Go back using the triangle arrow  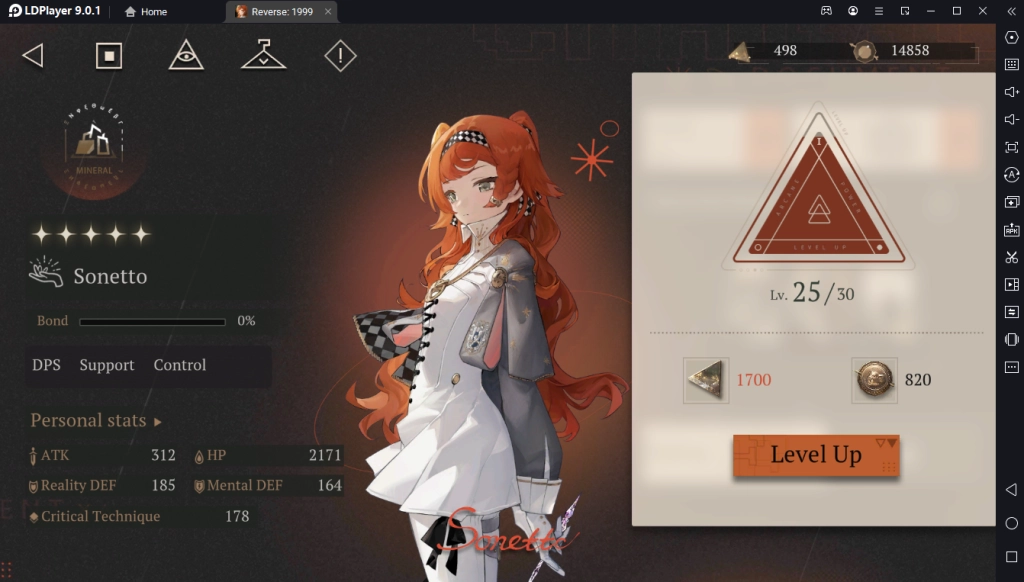tap(33, 55)
